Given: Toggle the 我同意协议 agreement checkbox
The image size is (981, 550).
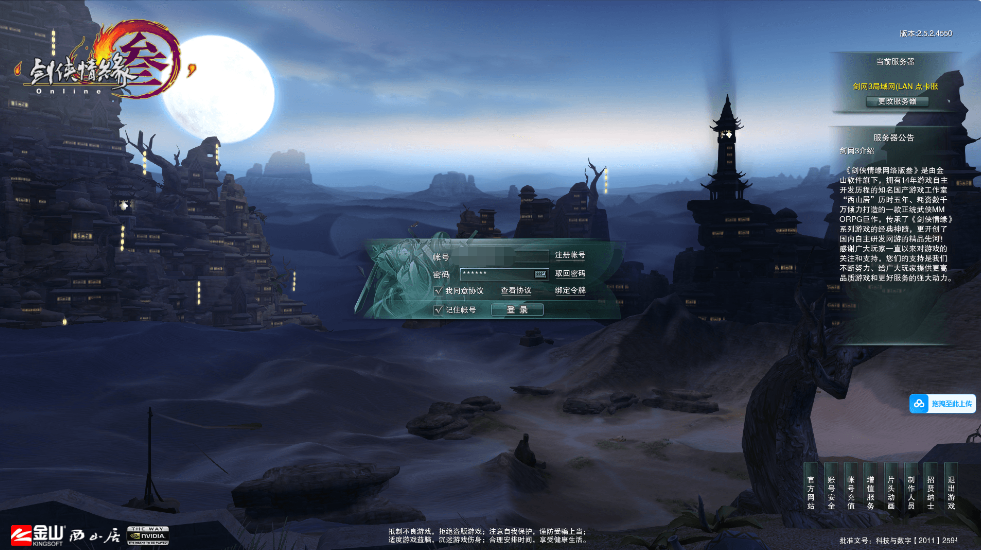Looking at the screenshot, I should click(438, 290).
